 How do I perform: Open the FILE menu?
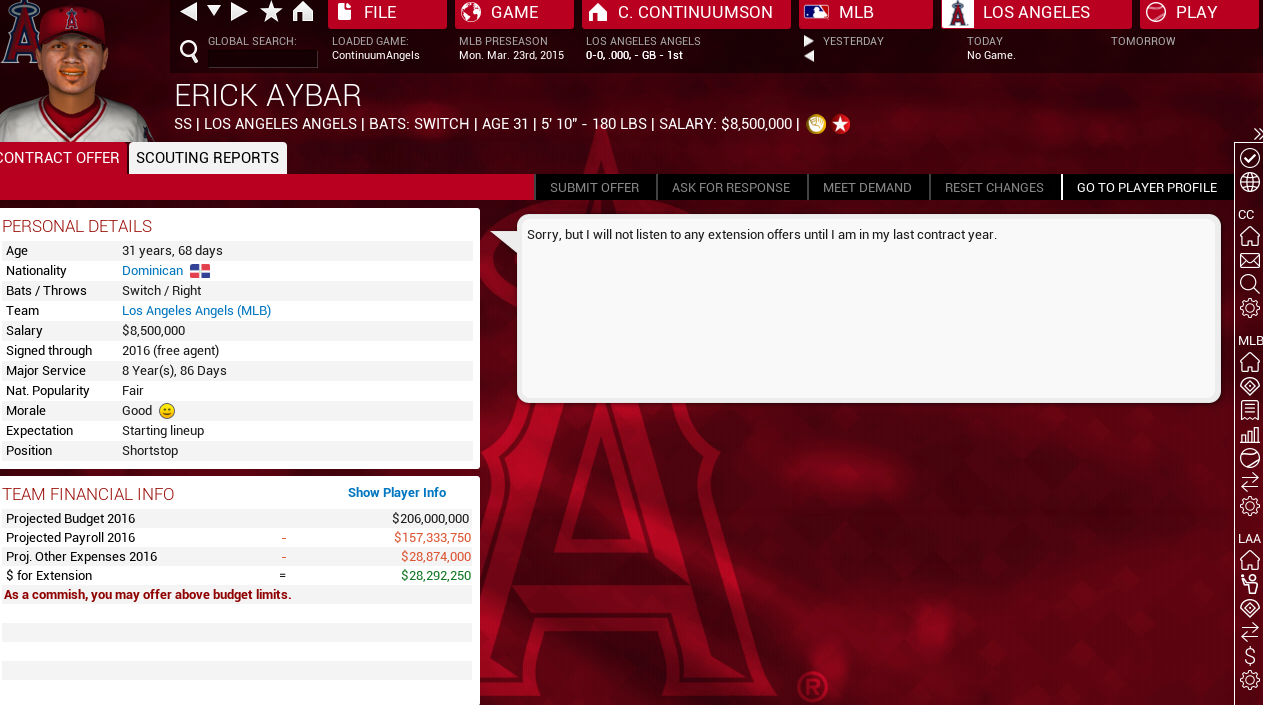point(387,13)
